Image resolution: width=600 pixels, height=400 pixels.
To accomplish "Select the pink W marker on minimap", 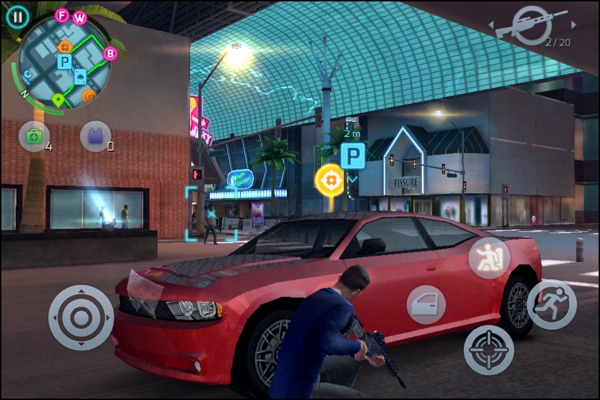I will point(80,18).
